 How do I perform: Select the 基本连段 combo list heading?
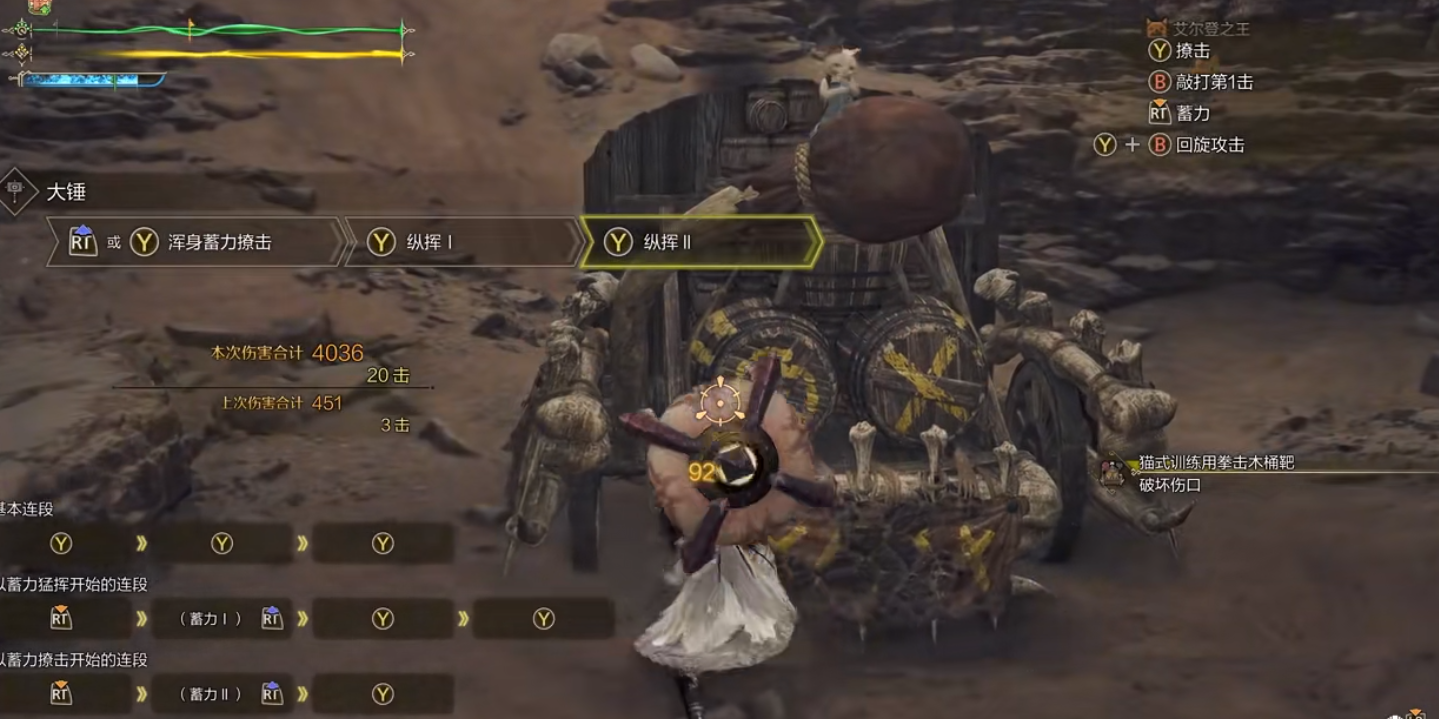[27, 509]
